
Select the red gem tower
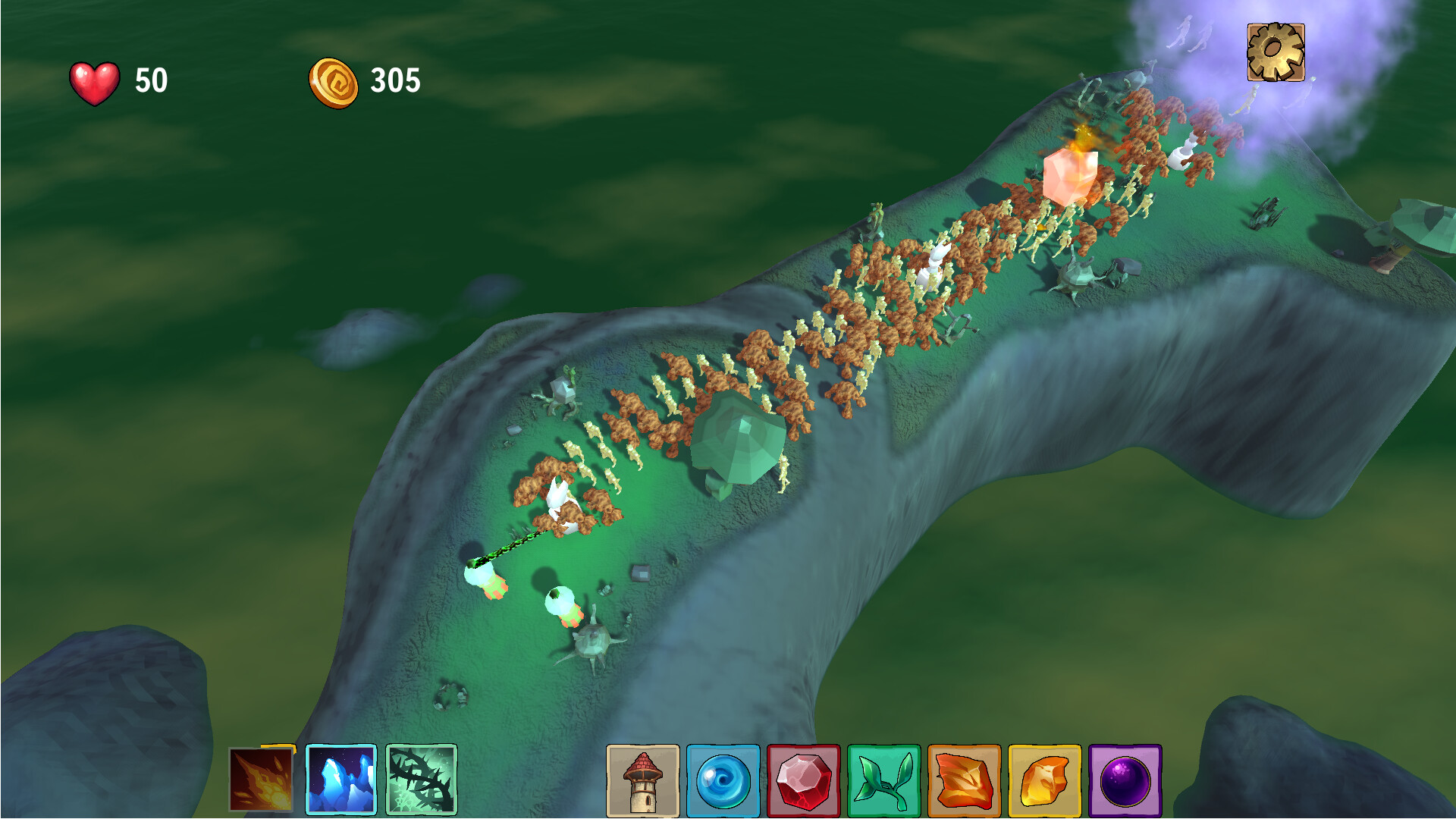(x=805, y=780)
